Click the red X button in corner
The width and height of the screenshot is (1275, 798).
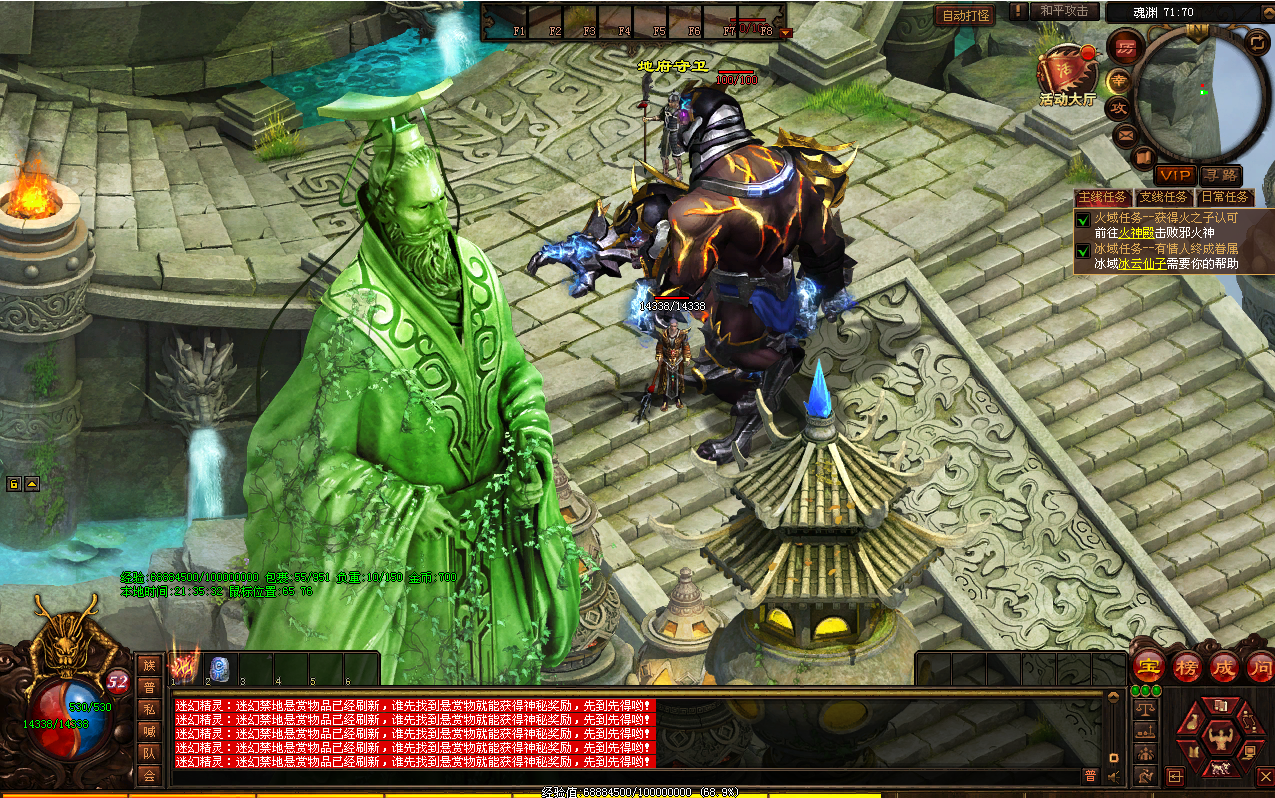(1262, 776)
